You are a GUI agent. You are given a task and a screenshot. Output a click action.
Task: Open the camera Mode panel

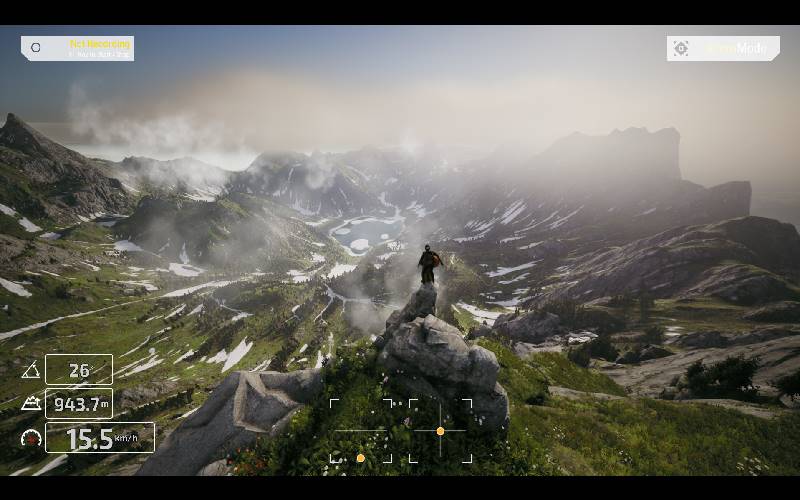tap(722, 48)
